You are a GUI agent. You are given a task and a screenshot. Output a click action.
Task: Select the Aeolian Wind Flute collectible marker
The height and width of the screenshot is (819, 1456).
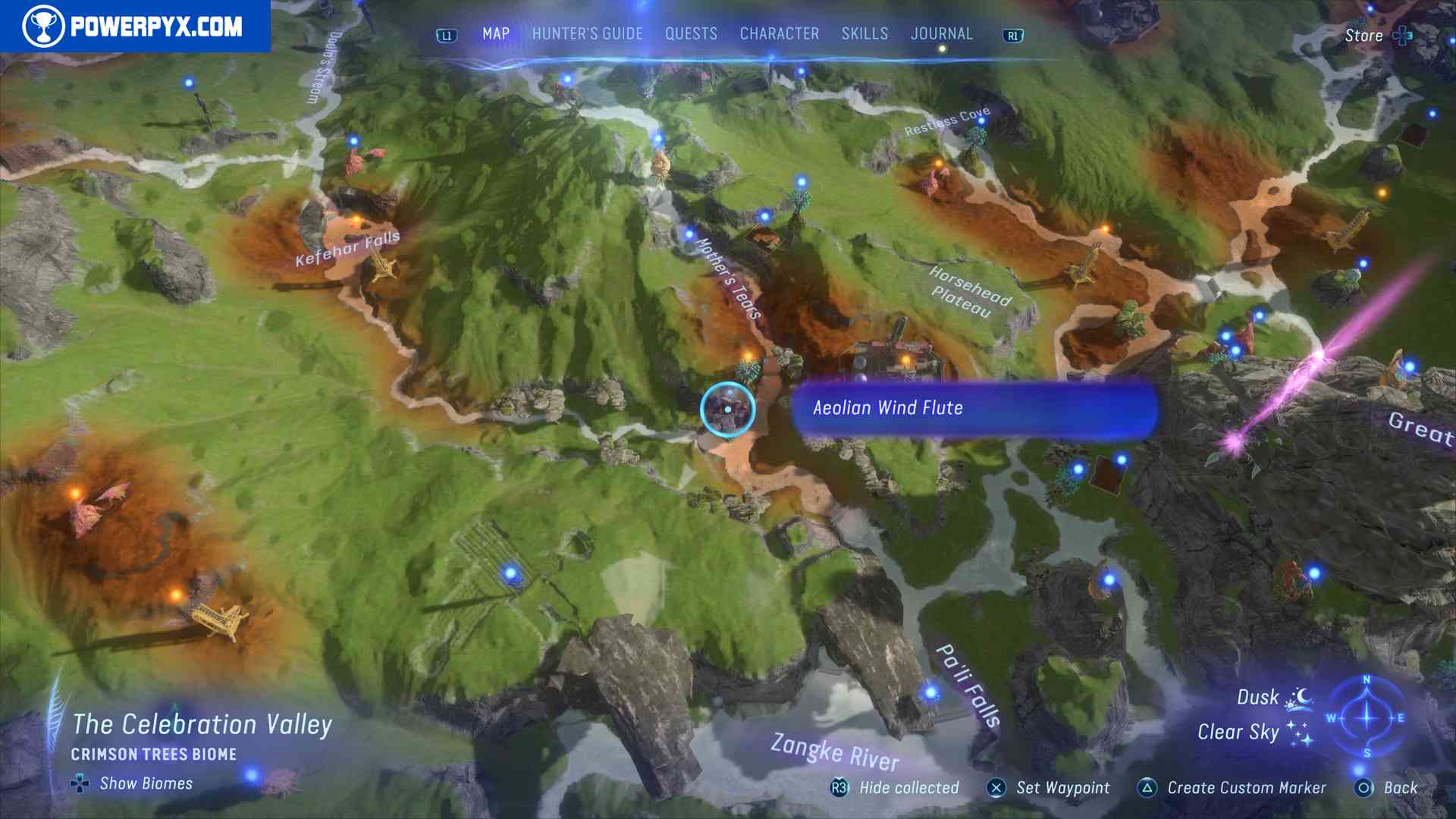pos(726,409)
